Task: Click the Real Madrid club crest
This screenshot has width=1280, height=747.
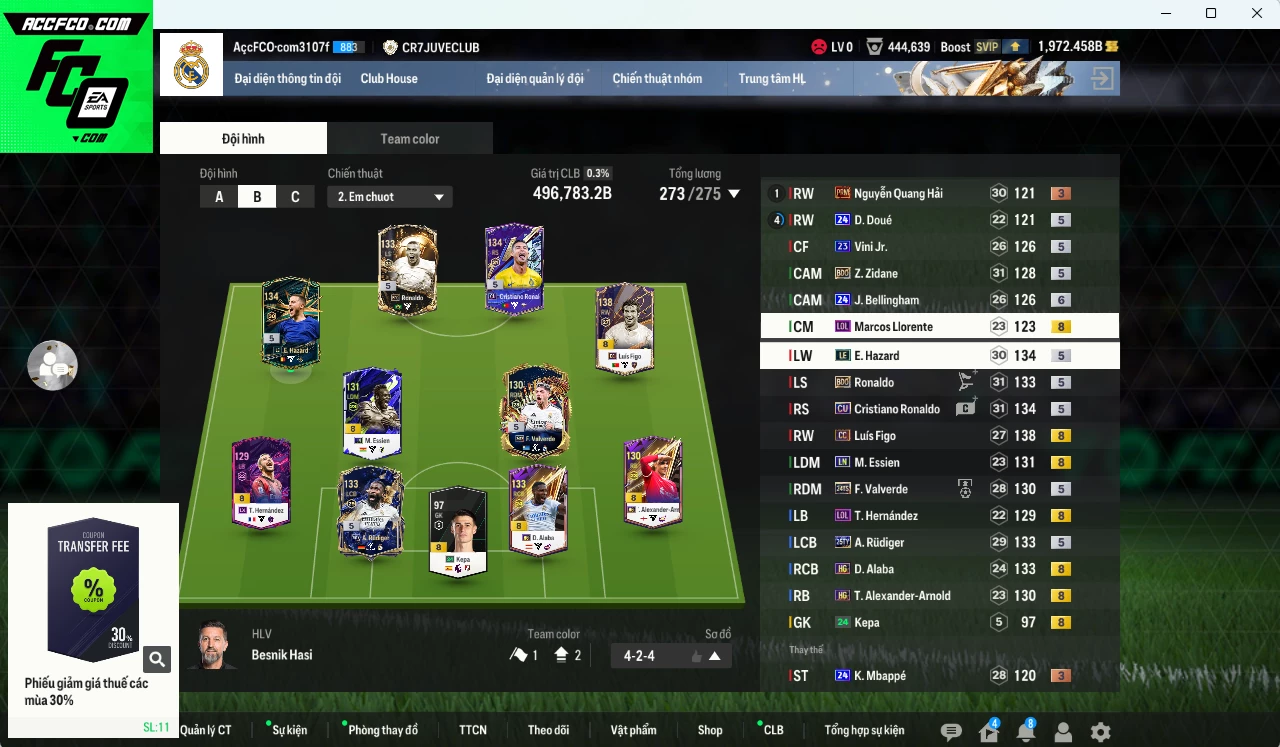Action: coord(191,64)
